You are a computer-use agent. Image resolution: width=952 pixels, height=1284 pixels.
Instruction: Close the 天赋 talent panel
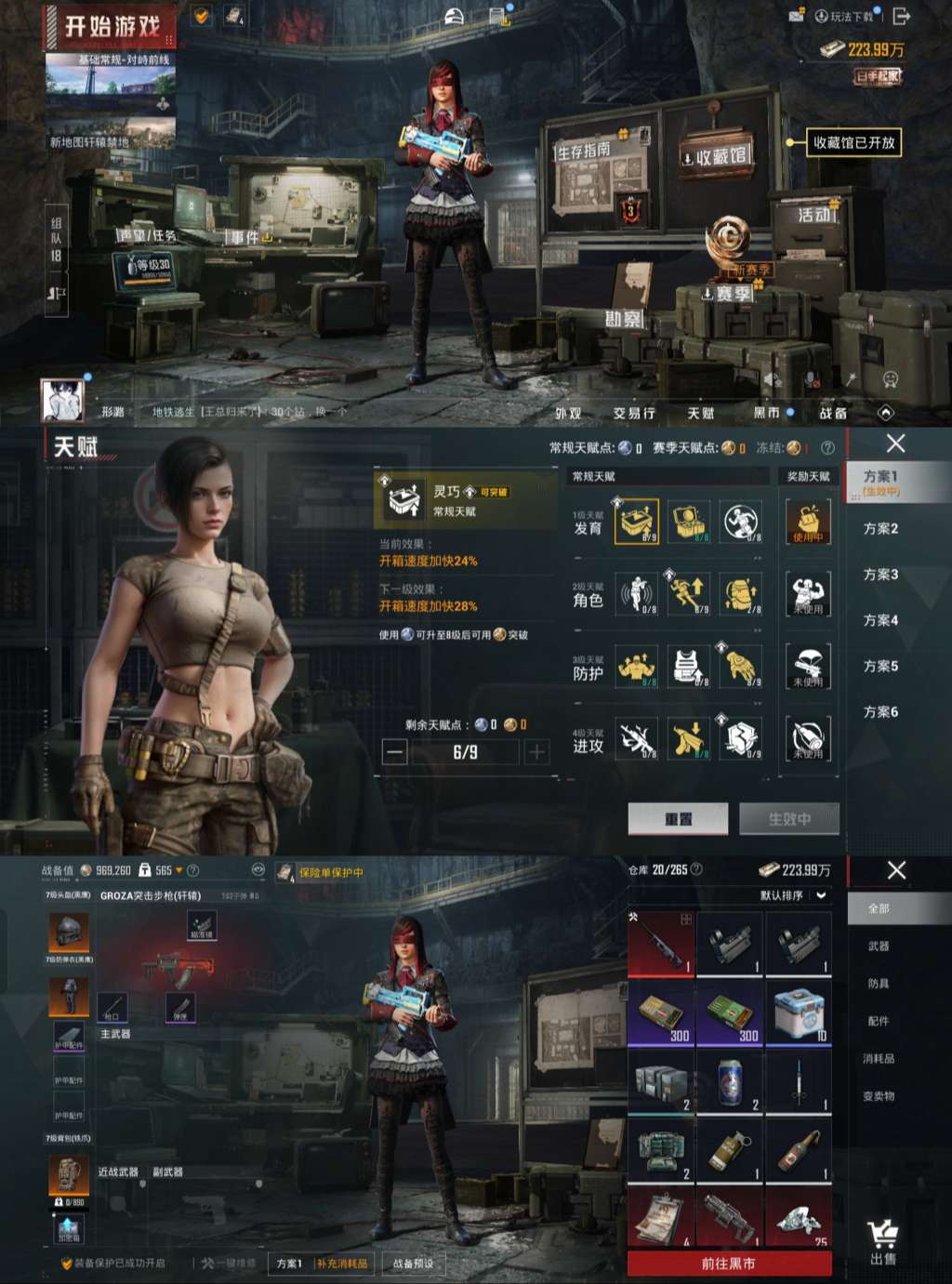point(895,444)
